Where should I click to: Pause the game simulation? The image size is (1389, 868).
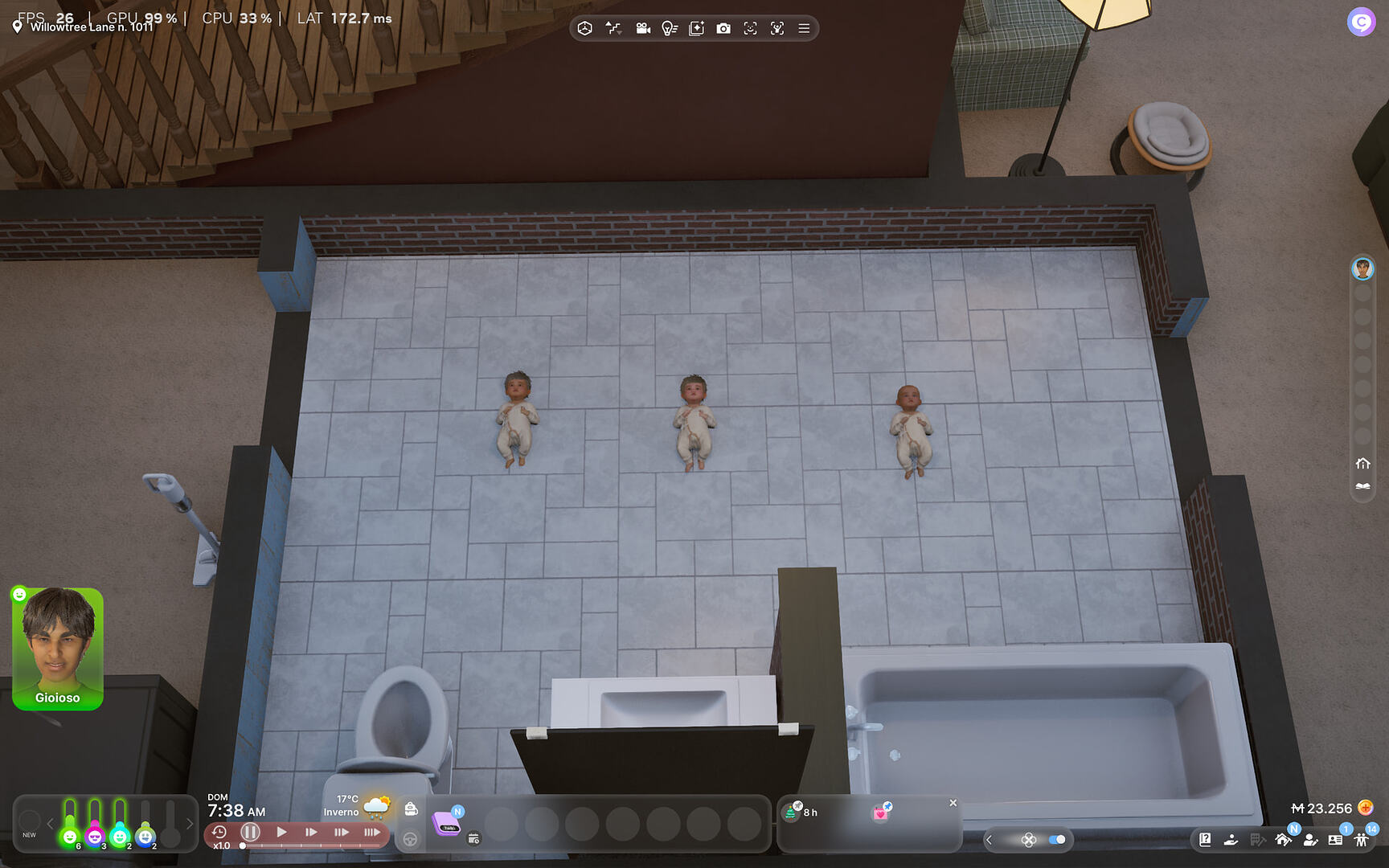coord(251,833)
